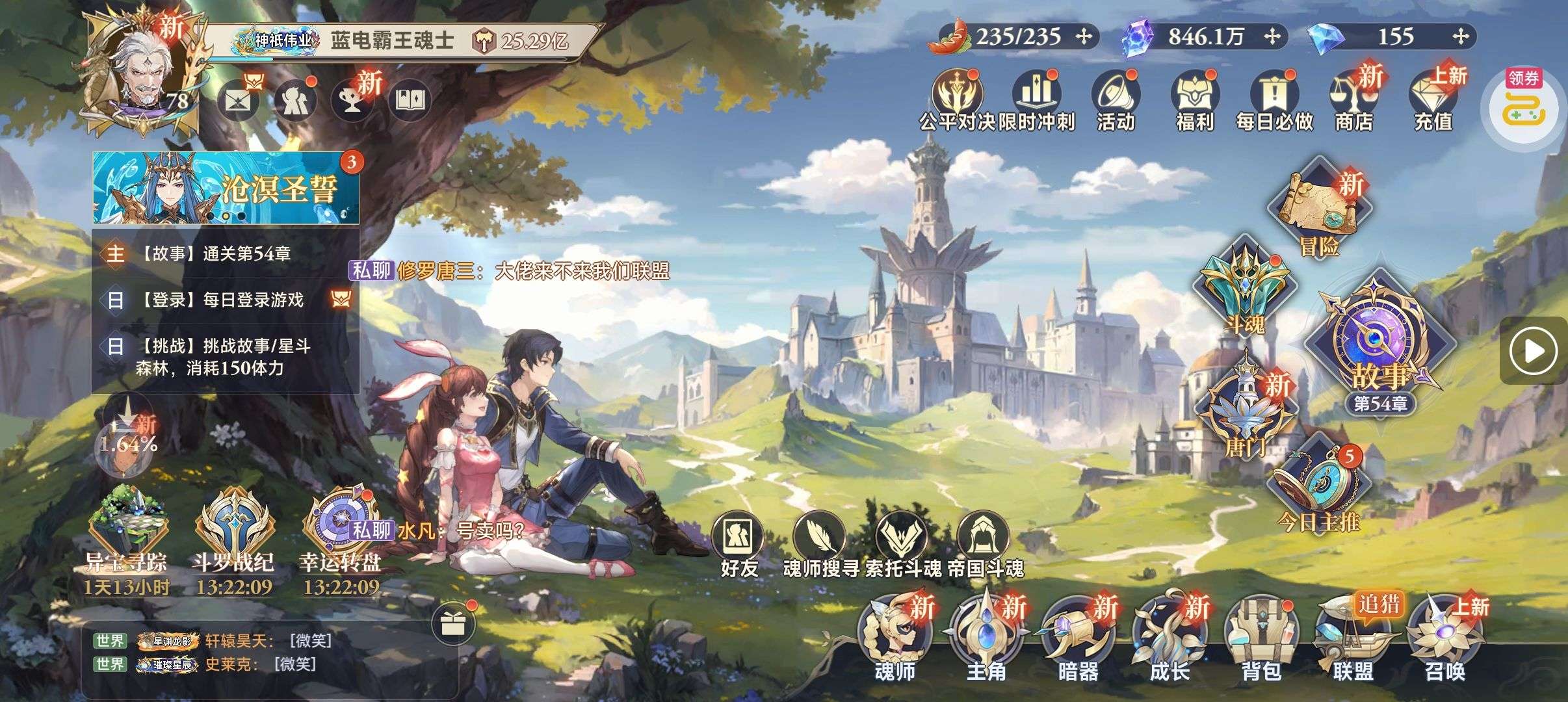Show the 福利 welfare rewards
The image size is (1568, 702).
(x=1195, y=101)
